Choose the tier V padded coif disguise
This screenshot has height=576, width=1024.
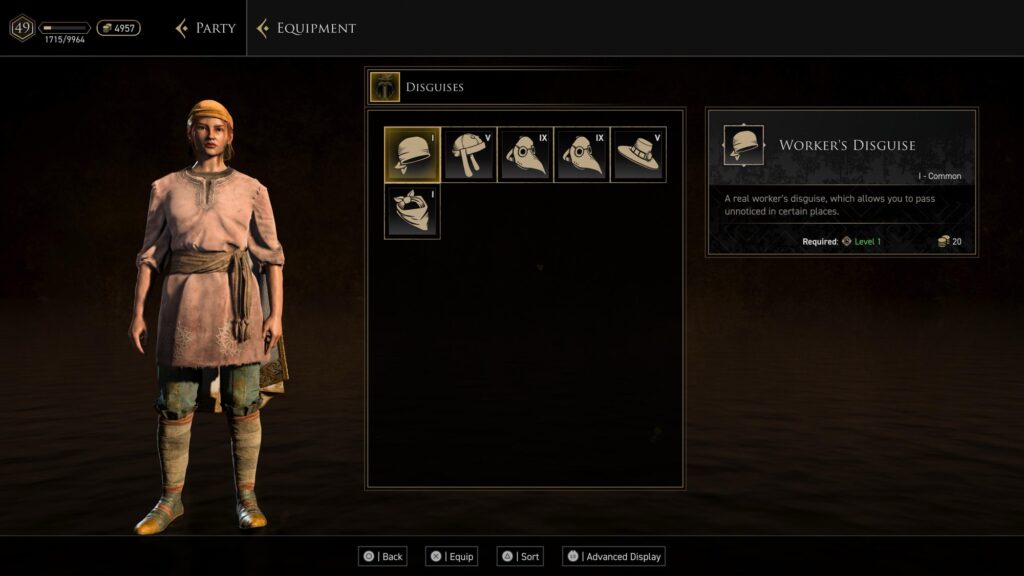[x=469, y=154]
